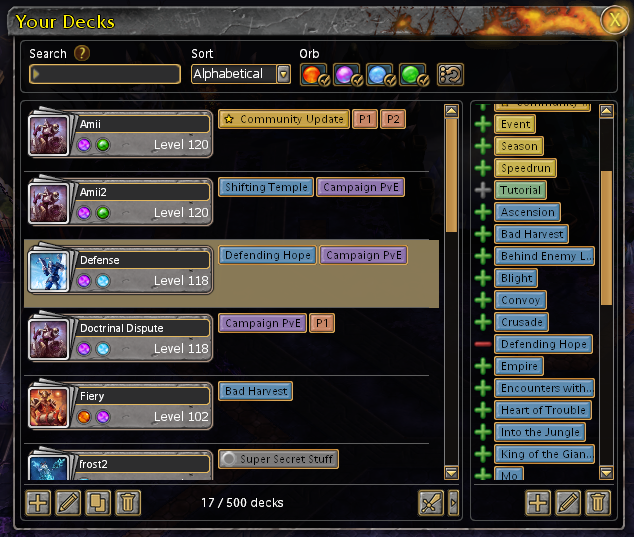Add the Speedrun tag with plus
Screen dimensions: 634x537
pyautogui.click(x=483, y=168)
